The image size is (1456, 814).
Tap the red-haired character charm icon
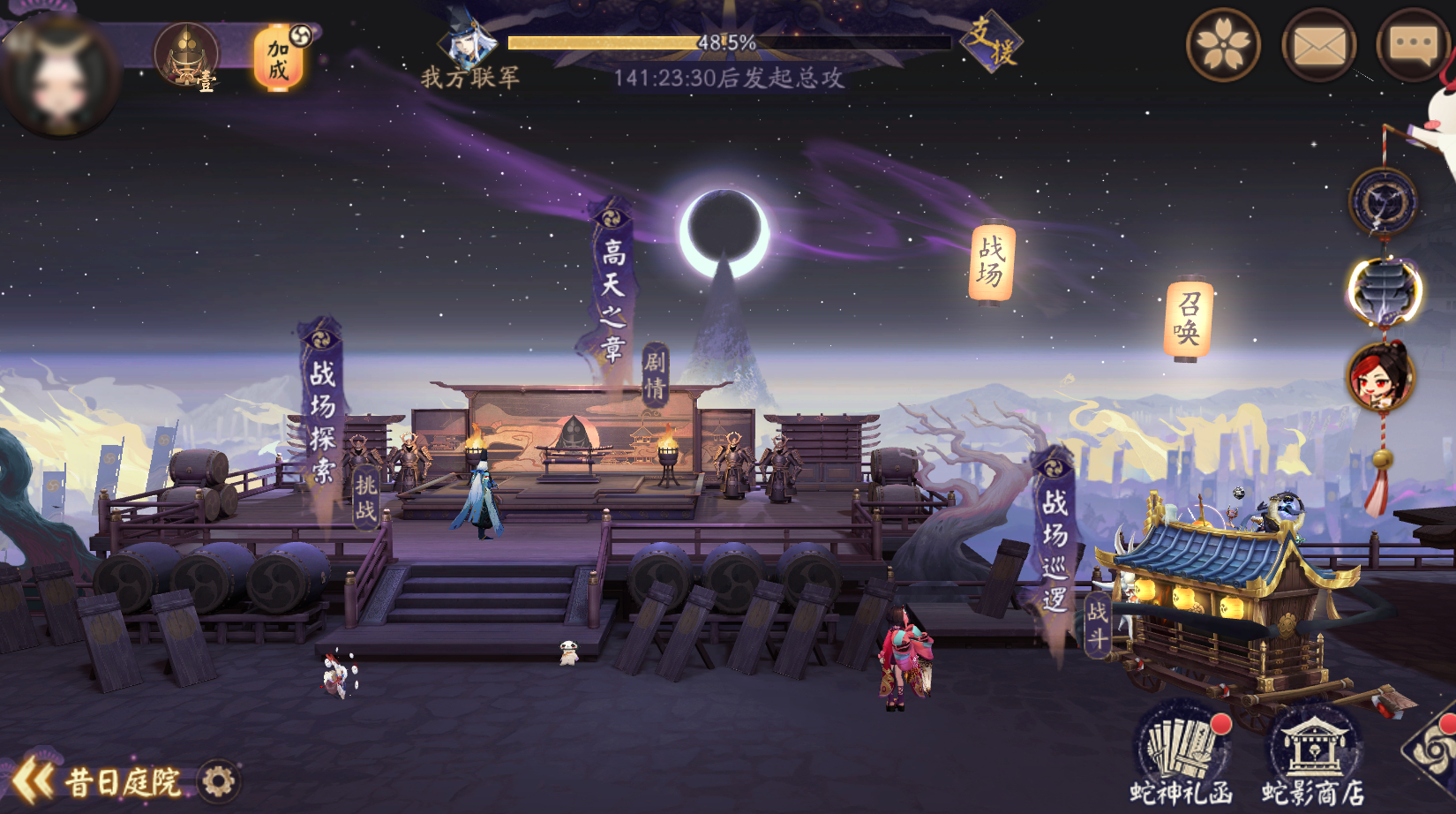1381,377
